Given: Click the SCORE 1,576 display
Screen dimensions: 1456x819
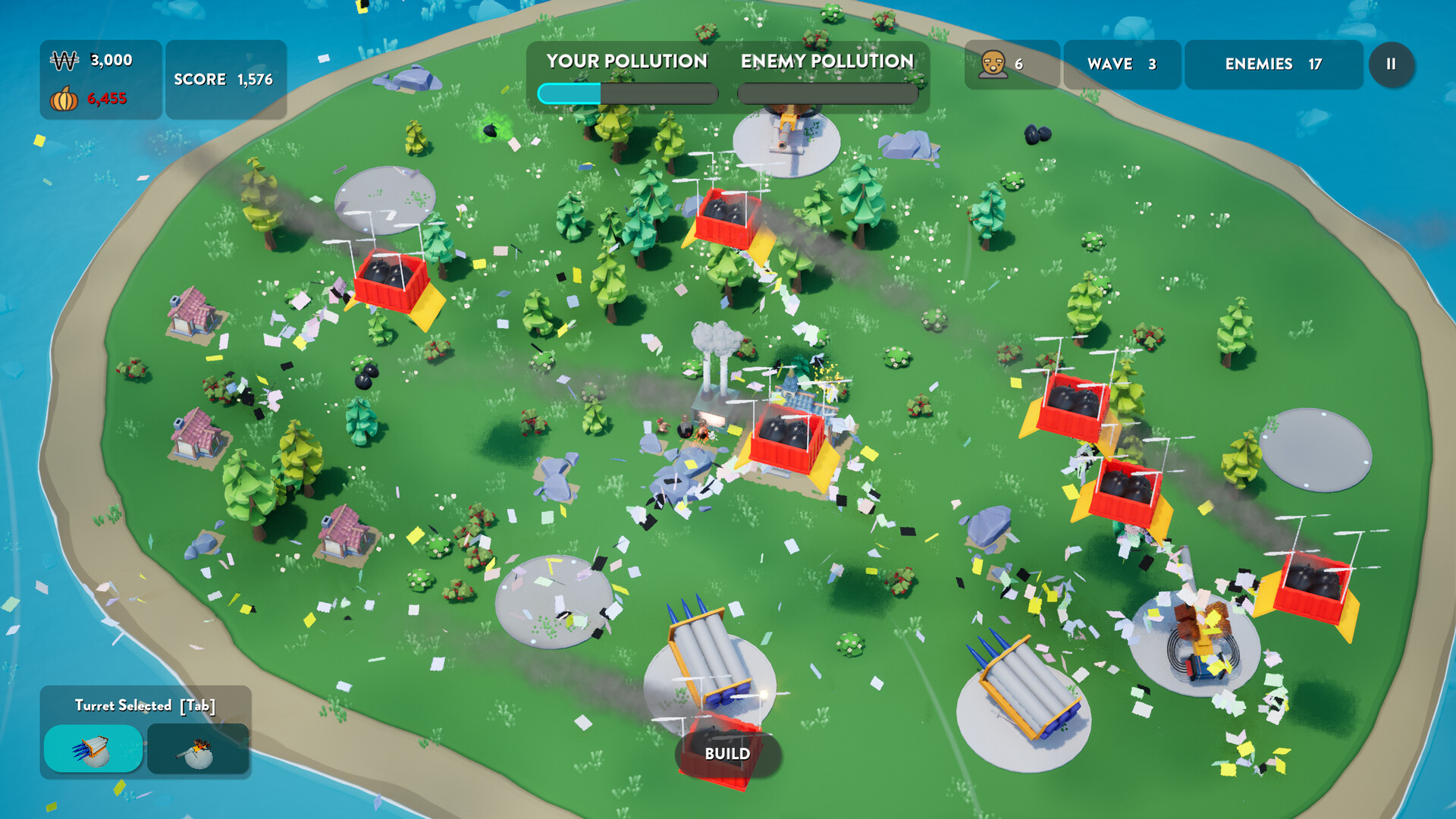Looking at the screenshot, I should 224,77.
